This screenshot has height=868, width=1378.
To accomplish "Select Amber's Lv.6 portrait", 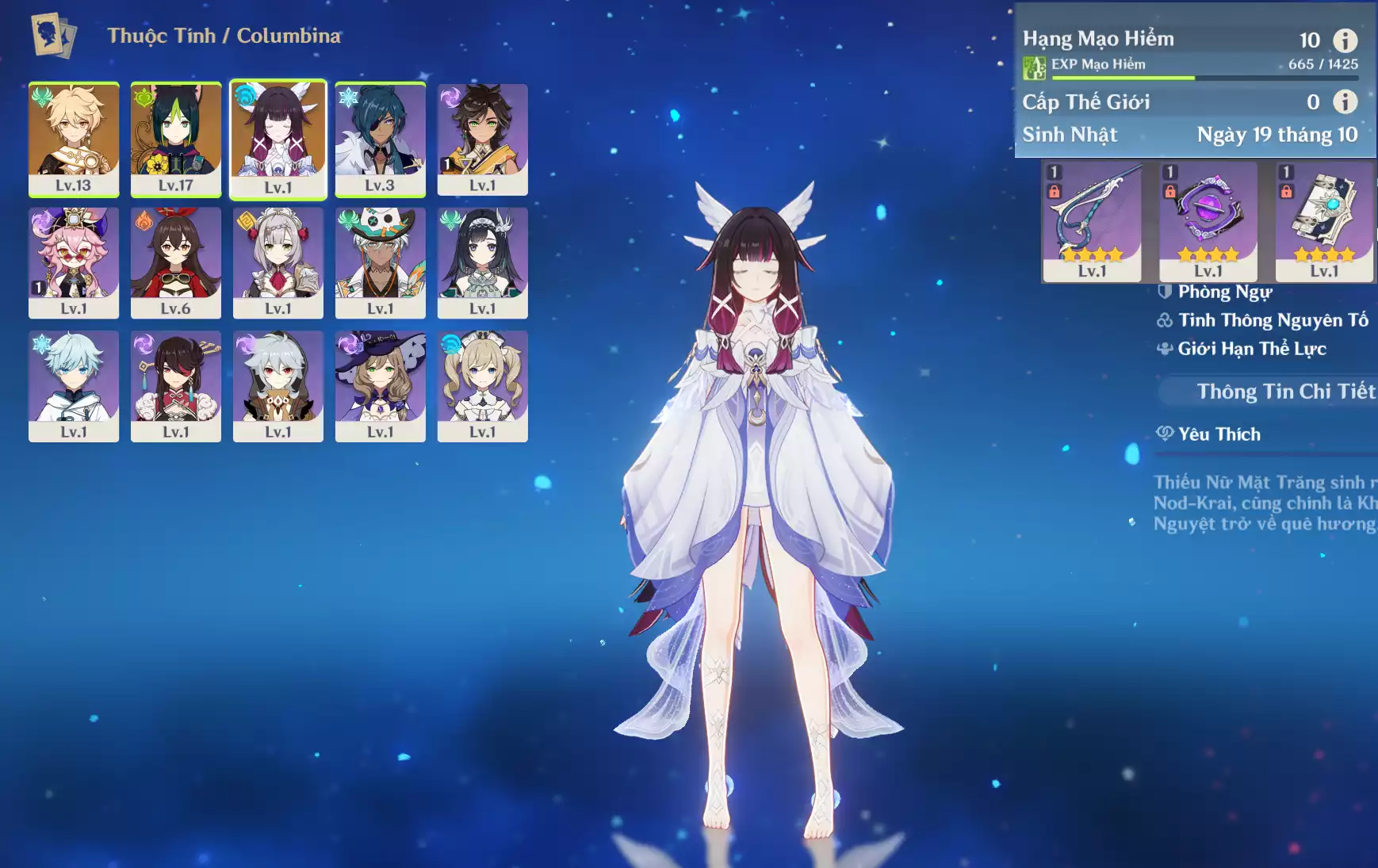I will (x=176, y=262).
